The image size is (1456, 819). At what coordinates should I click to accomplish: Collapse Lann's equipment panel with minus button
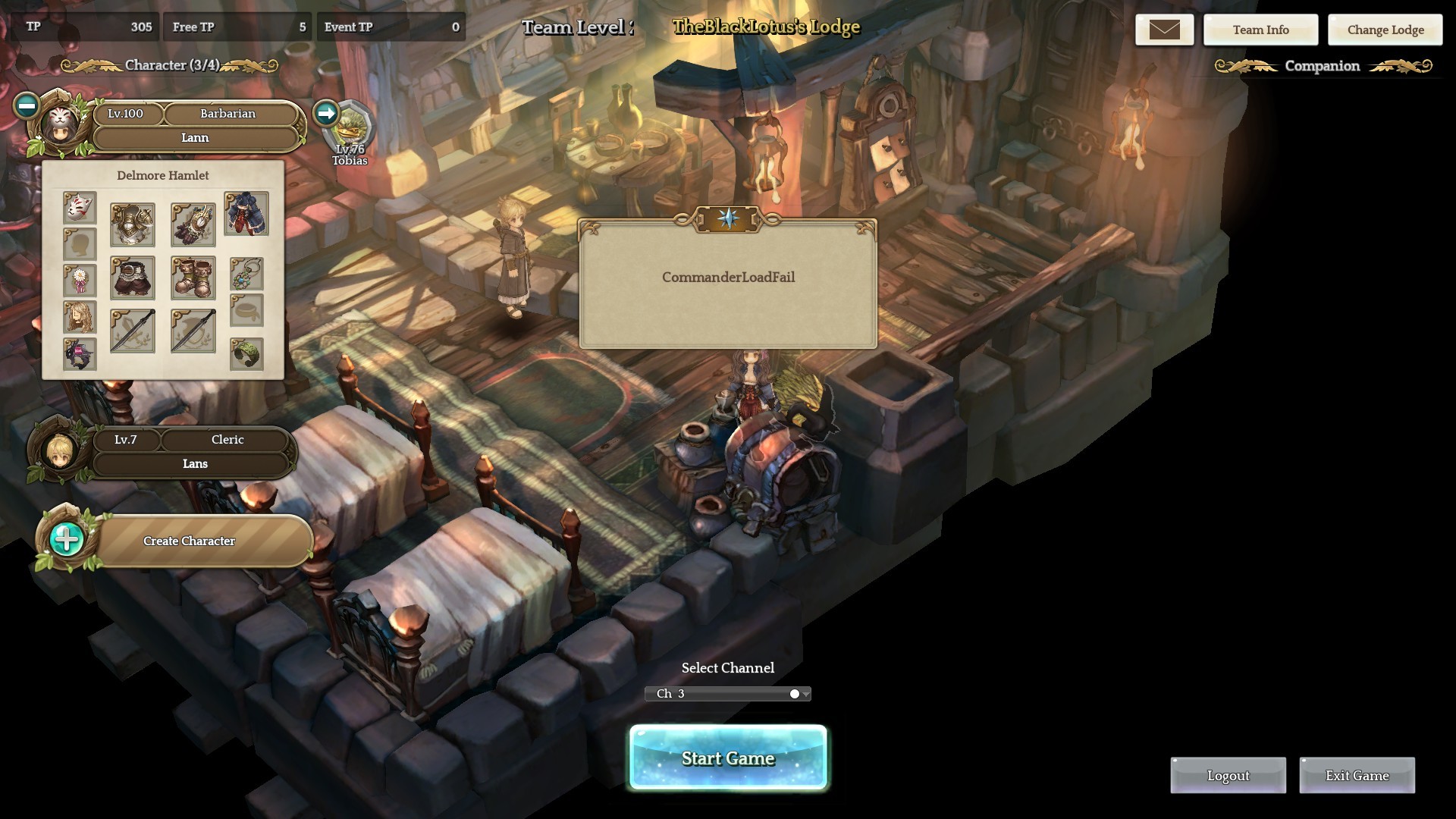tap(27, 105)
